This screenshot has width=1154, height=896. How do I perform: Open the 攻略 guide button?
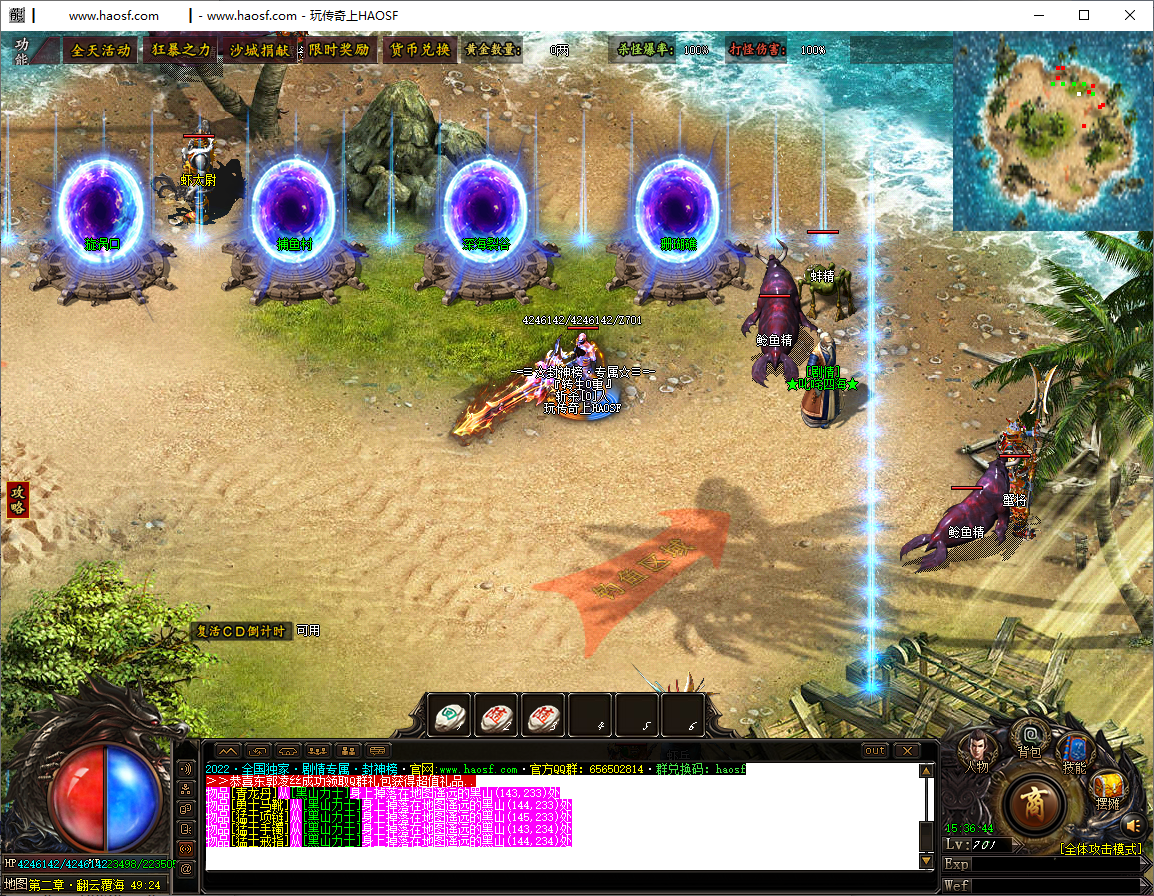17,499
